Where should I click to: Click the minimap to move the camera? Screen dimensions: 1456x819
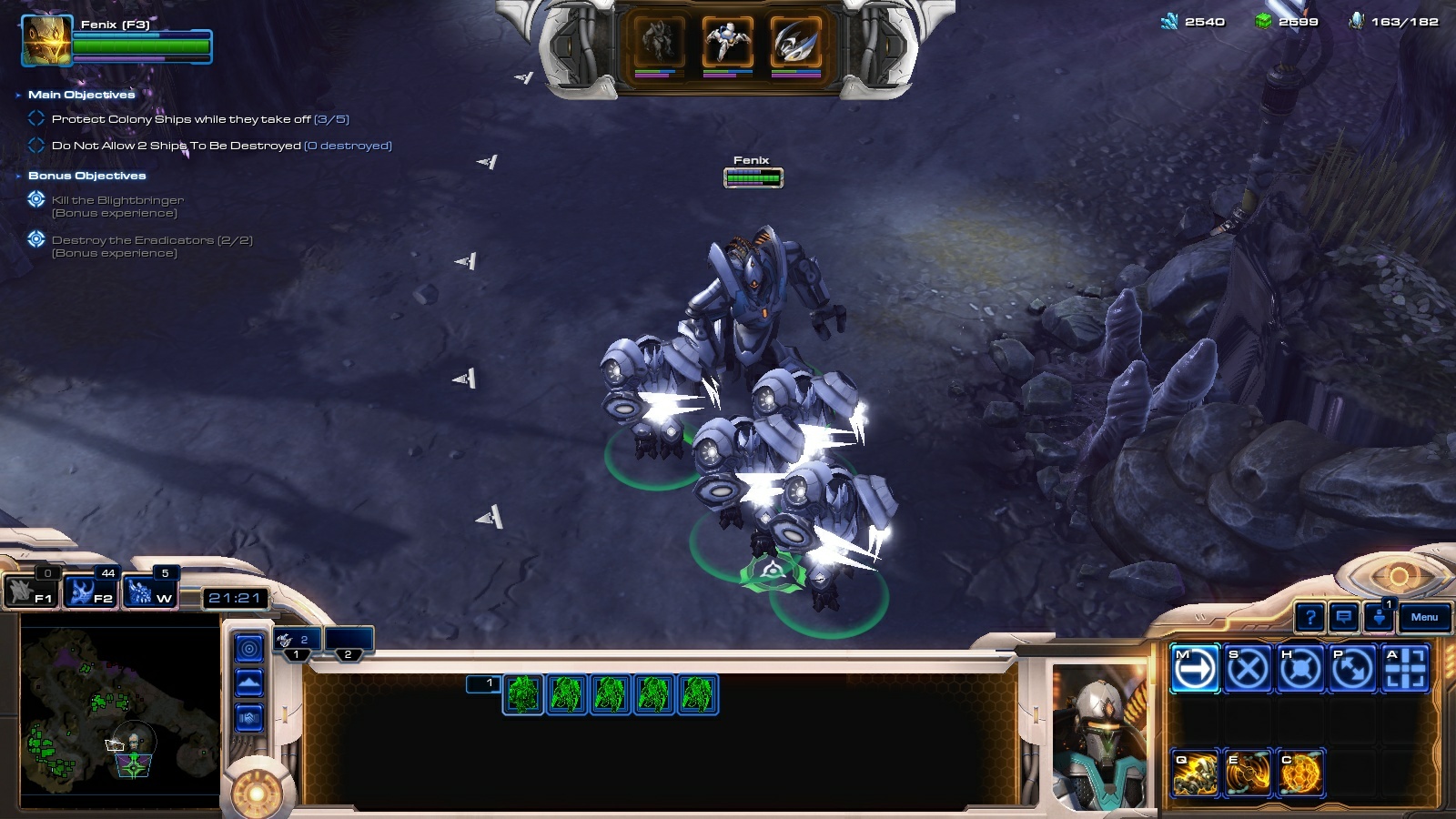118,710
